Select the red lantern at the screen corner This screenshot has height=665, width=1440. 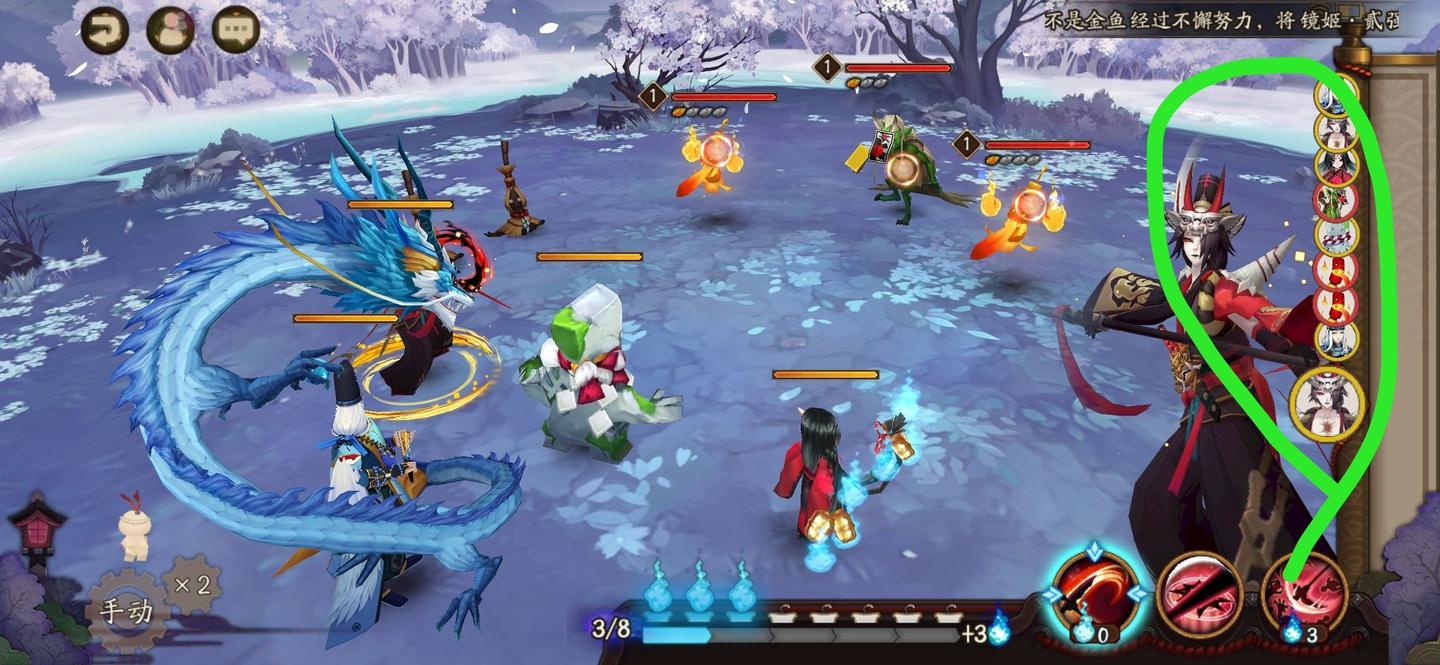(36, 524)
